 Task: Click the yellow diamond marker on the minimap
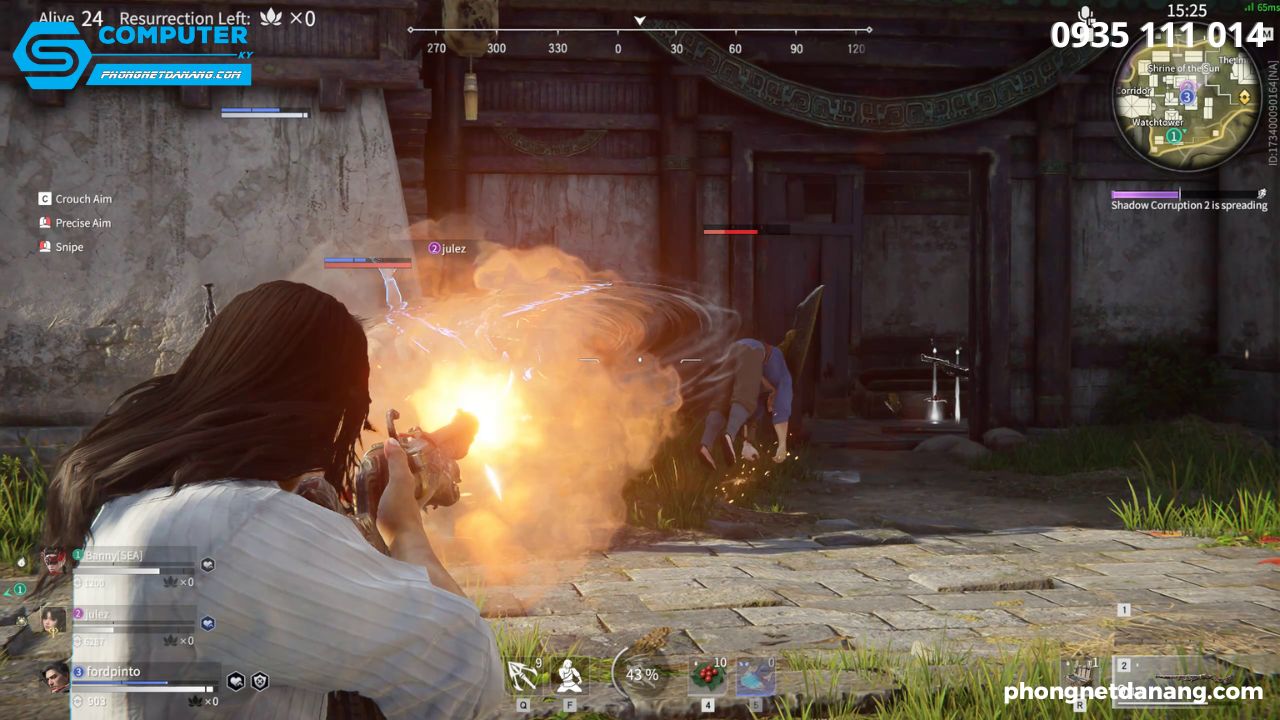pyautogui.click(x=1244, y=97)
